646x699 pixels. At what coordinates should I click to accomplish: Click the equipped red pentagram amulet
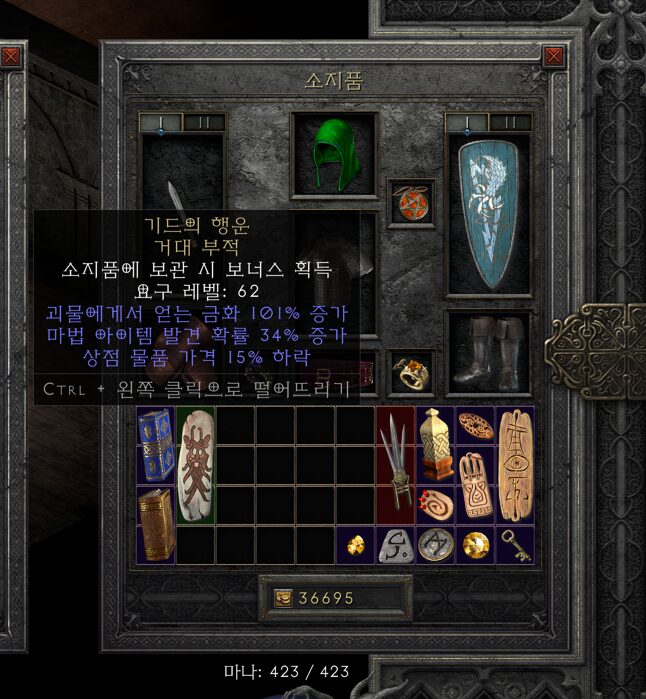411,201
